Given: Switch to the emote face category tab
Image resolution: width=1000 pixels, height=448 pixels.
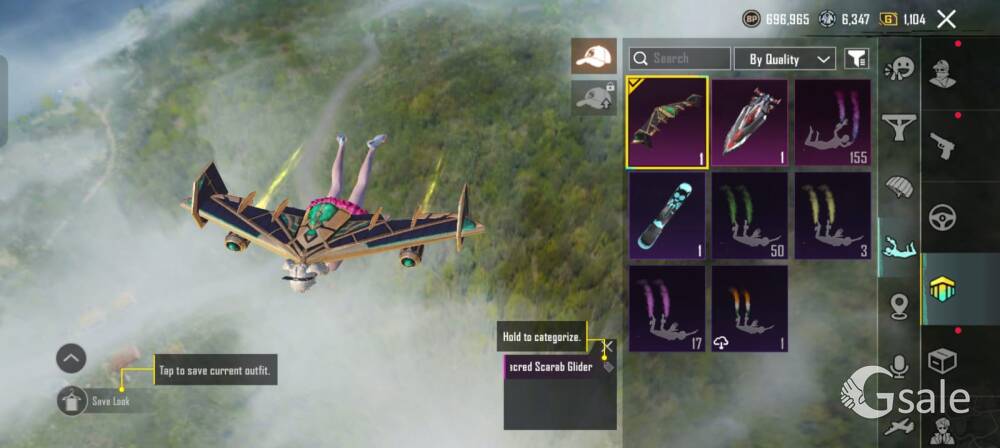Looking at the screenshot, I should pos(899,69).
